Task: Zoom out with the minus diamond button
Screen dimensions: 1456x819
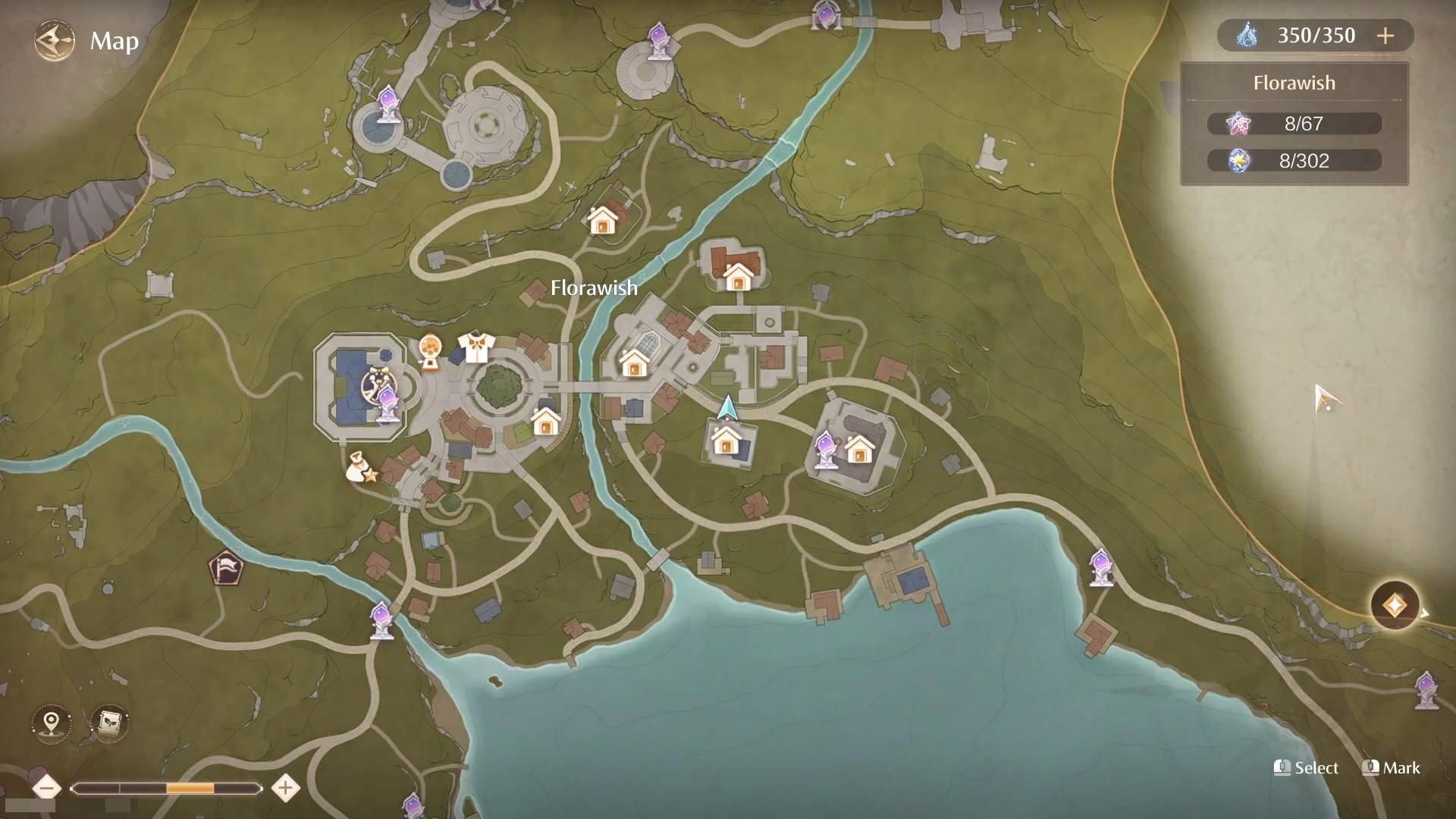Action: click(47, 789)
